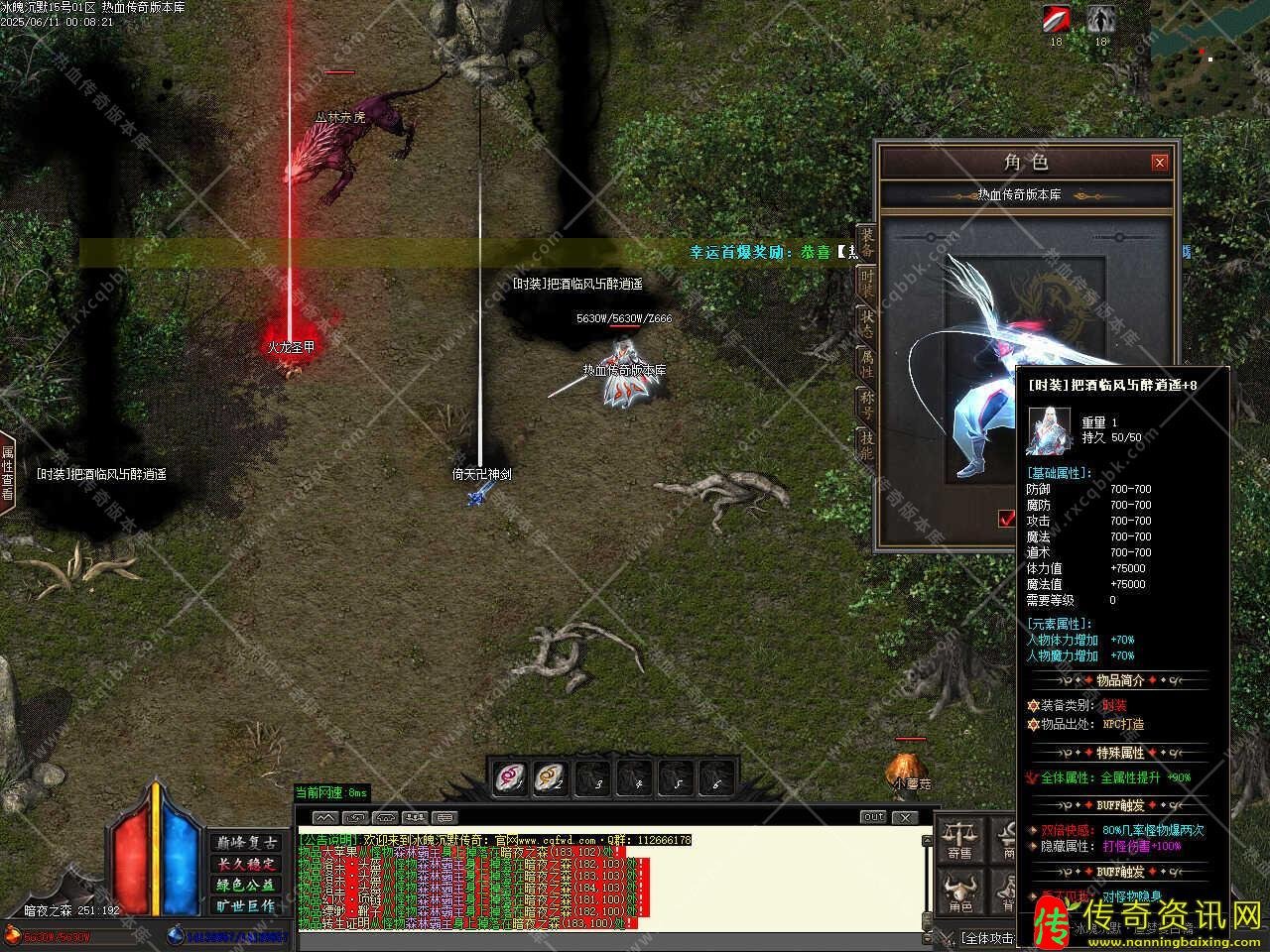
Task: Click the chat window's out button
Action: point(873,817)
